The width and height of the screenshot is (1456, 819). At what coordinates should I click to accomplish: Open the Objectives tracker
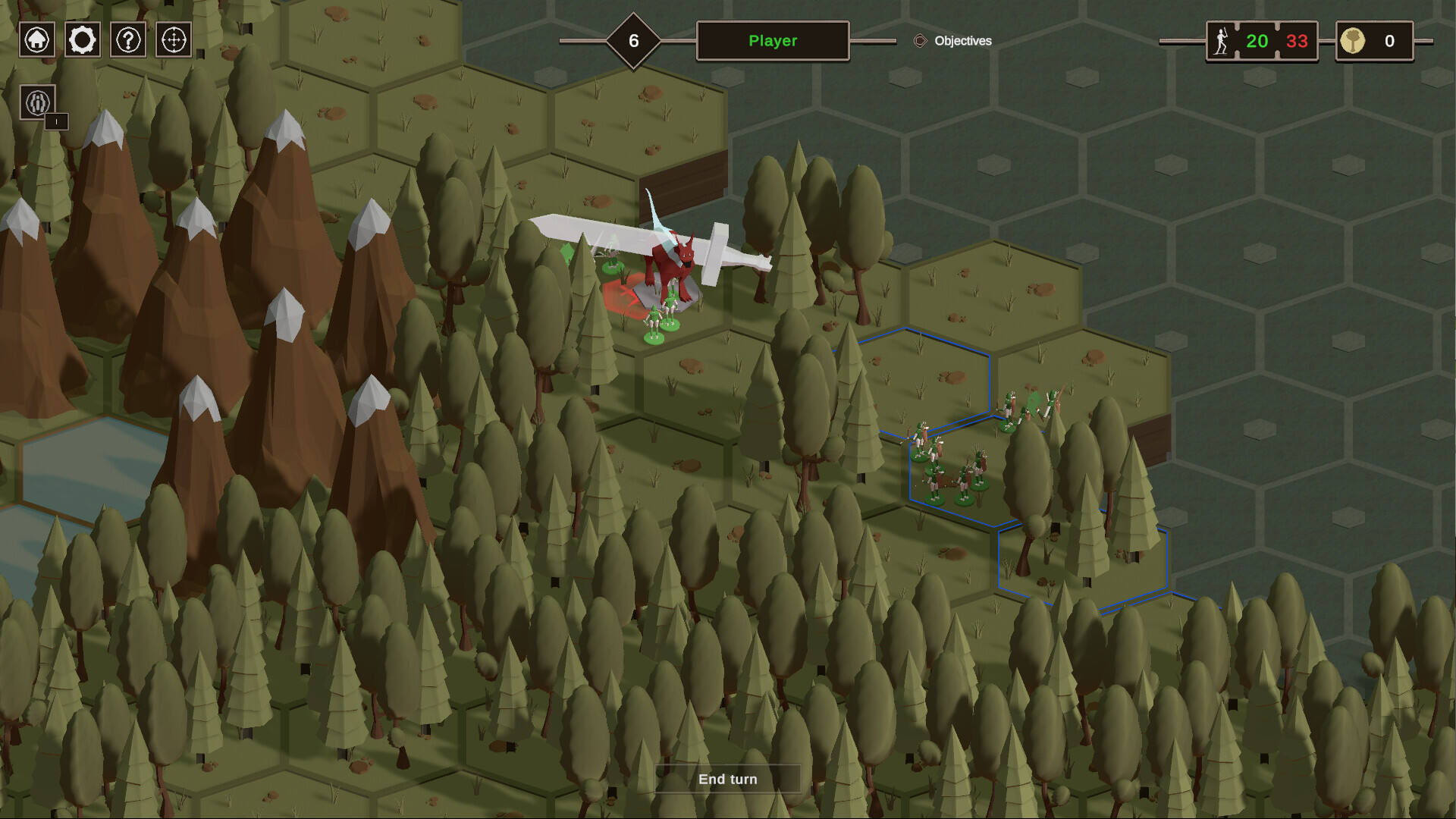click(953, 41)
